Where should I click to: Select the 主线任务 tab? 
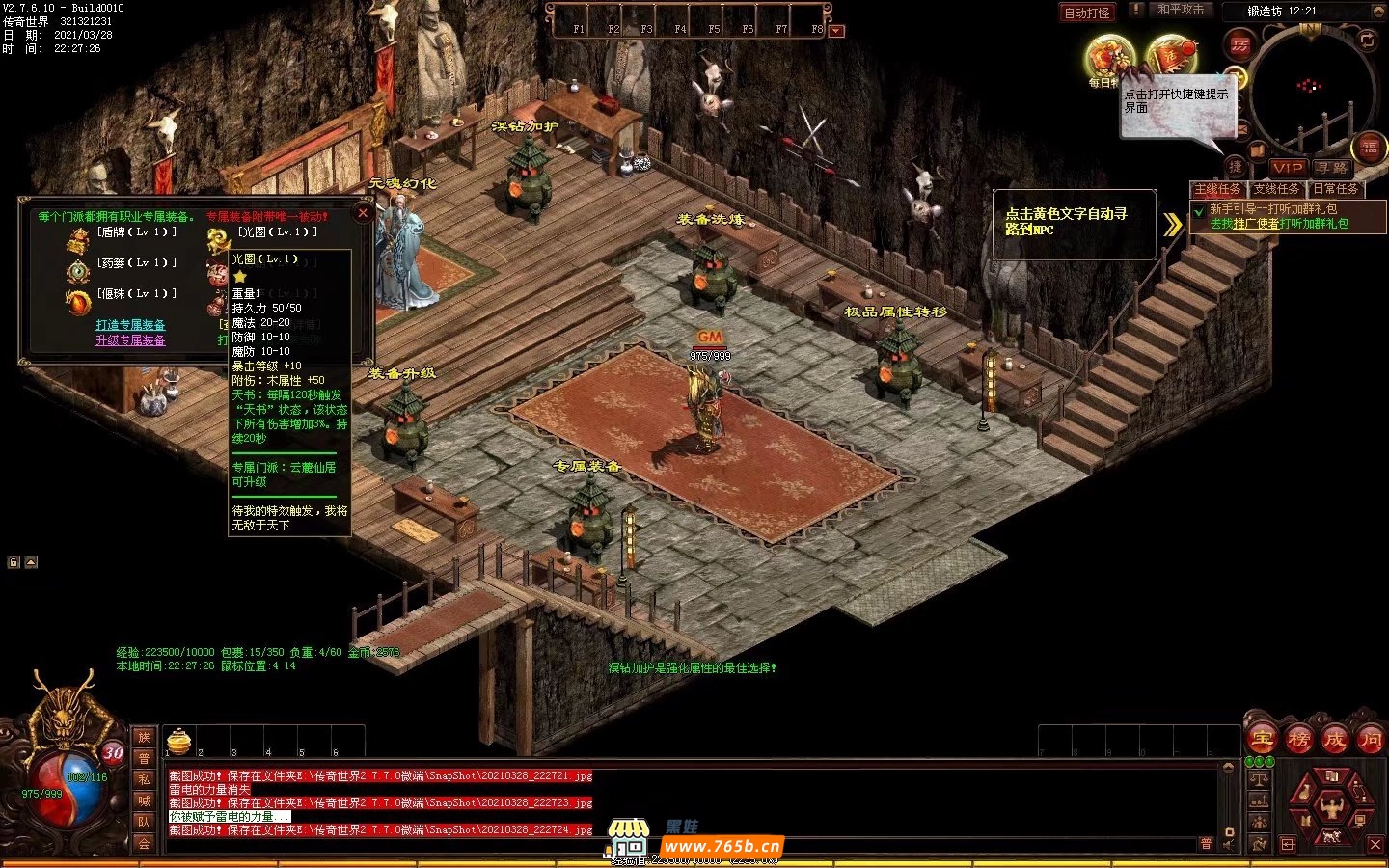1217,189
